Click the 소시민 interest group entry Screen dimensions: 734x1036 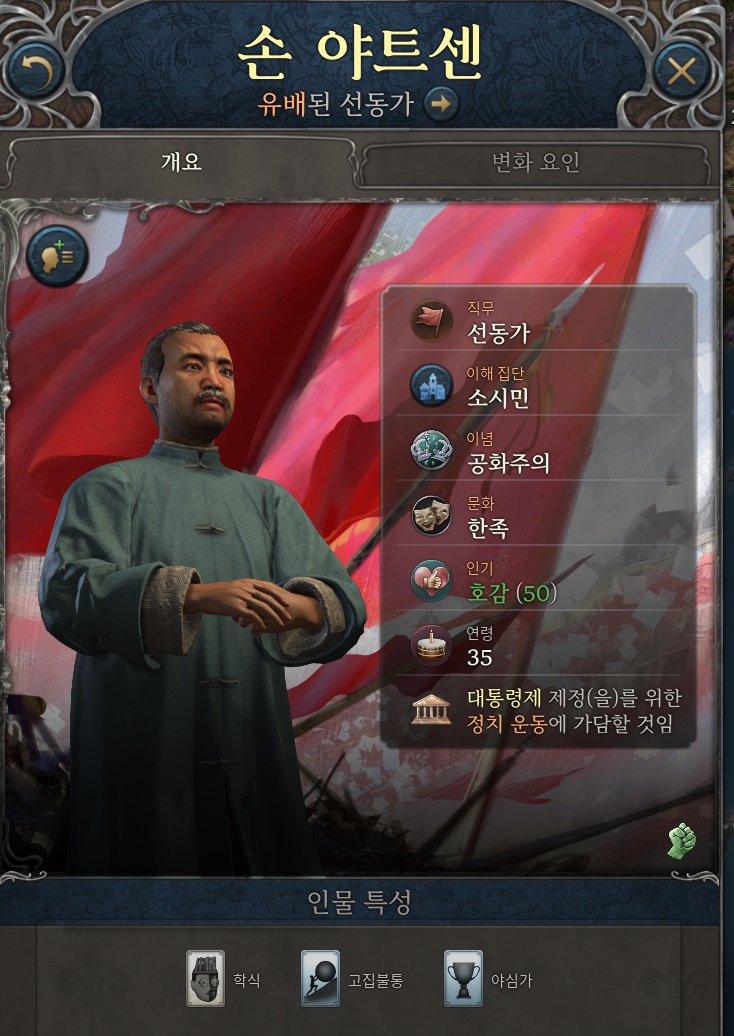(x=498, y=398)
